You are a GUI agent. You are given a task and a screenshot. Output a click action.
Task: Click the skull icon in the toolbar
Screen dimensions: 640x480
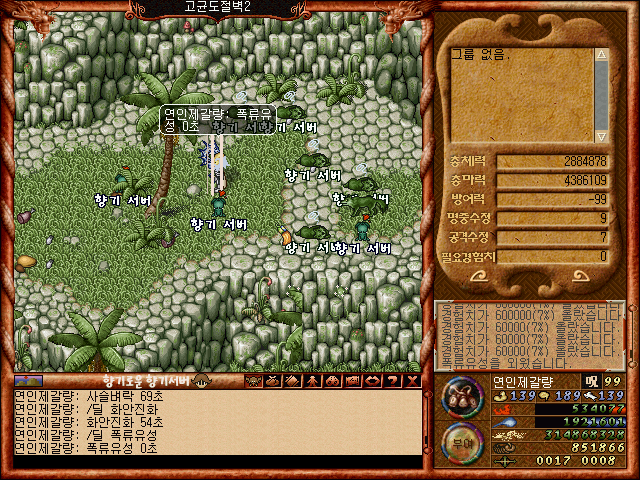click(253, 381)
